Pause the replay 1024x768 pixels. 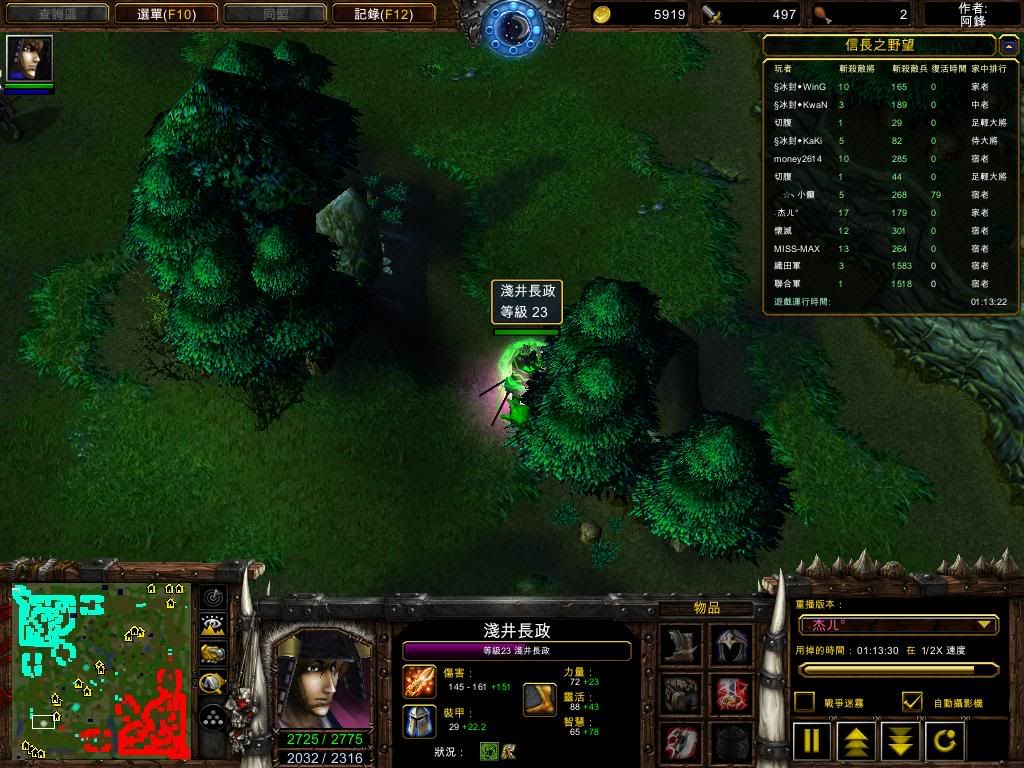(x=812, y=743)
